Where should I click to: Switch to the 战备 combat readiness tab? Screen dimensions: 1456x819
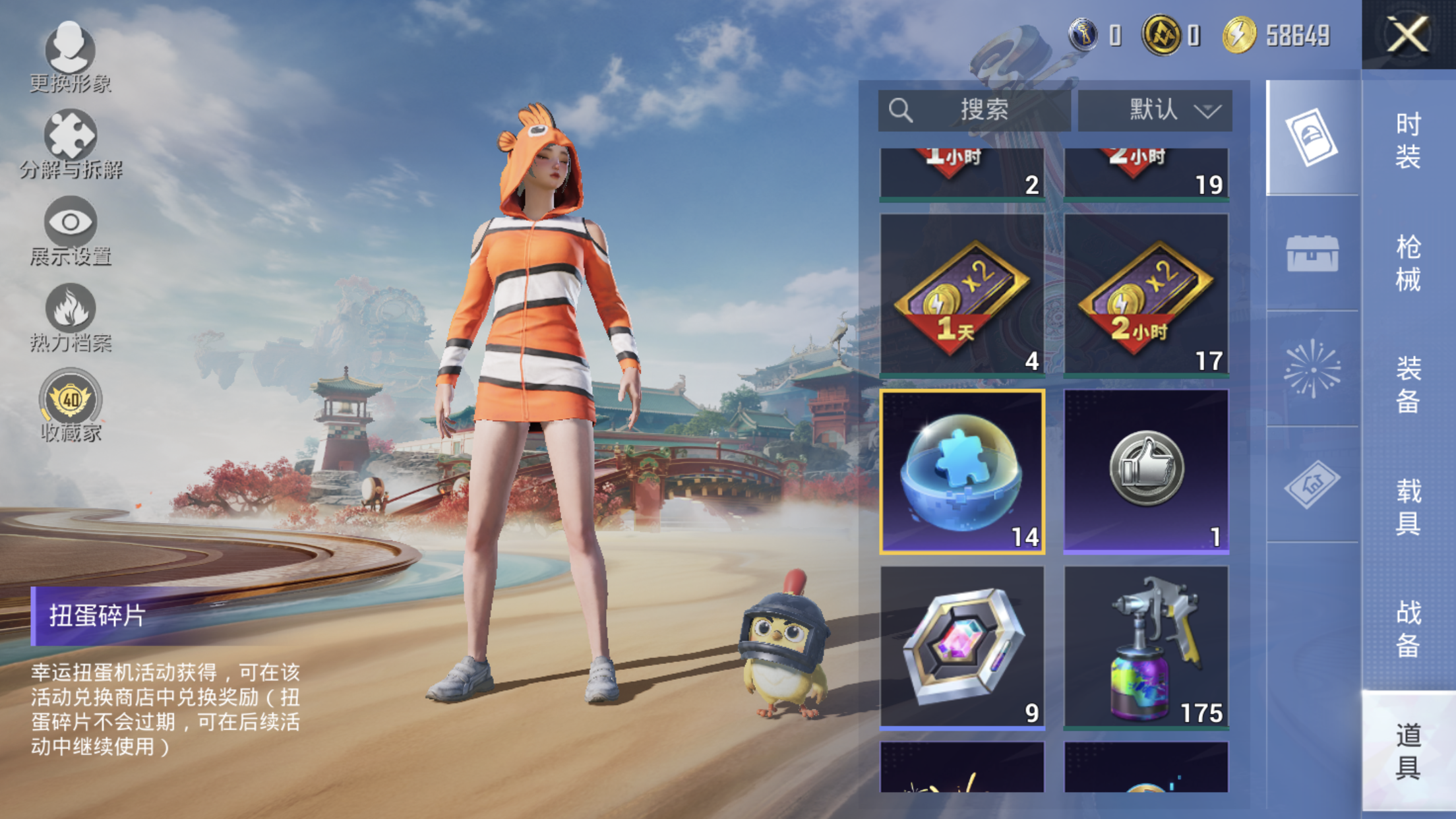(x=1408, y=628)
